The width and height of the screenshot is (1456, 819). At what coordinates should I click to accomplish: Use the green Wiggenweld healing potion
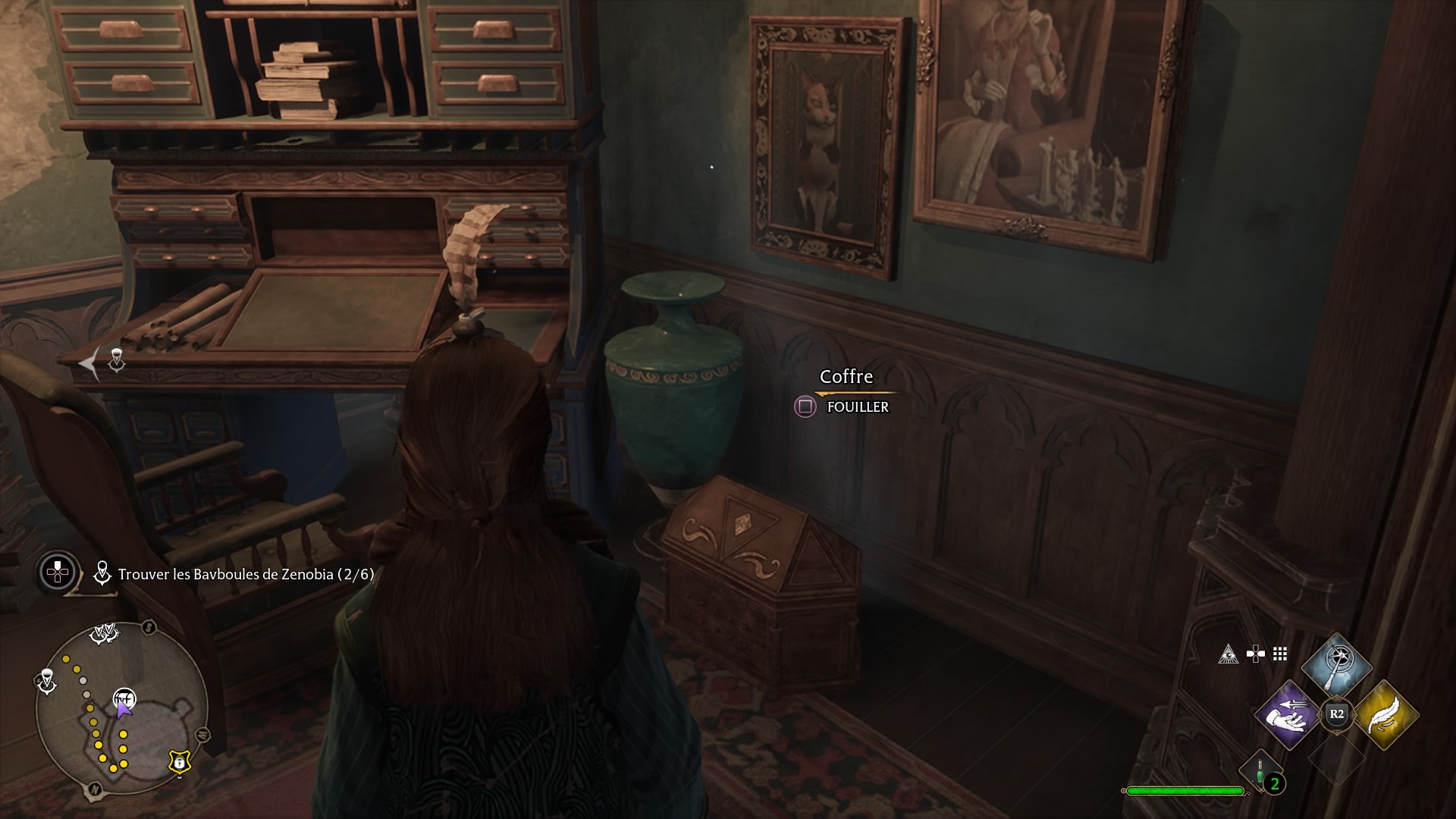click(x=1260, y=773)
